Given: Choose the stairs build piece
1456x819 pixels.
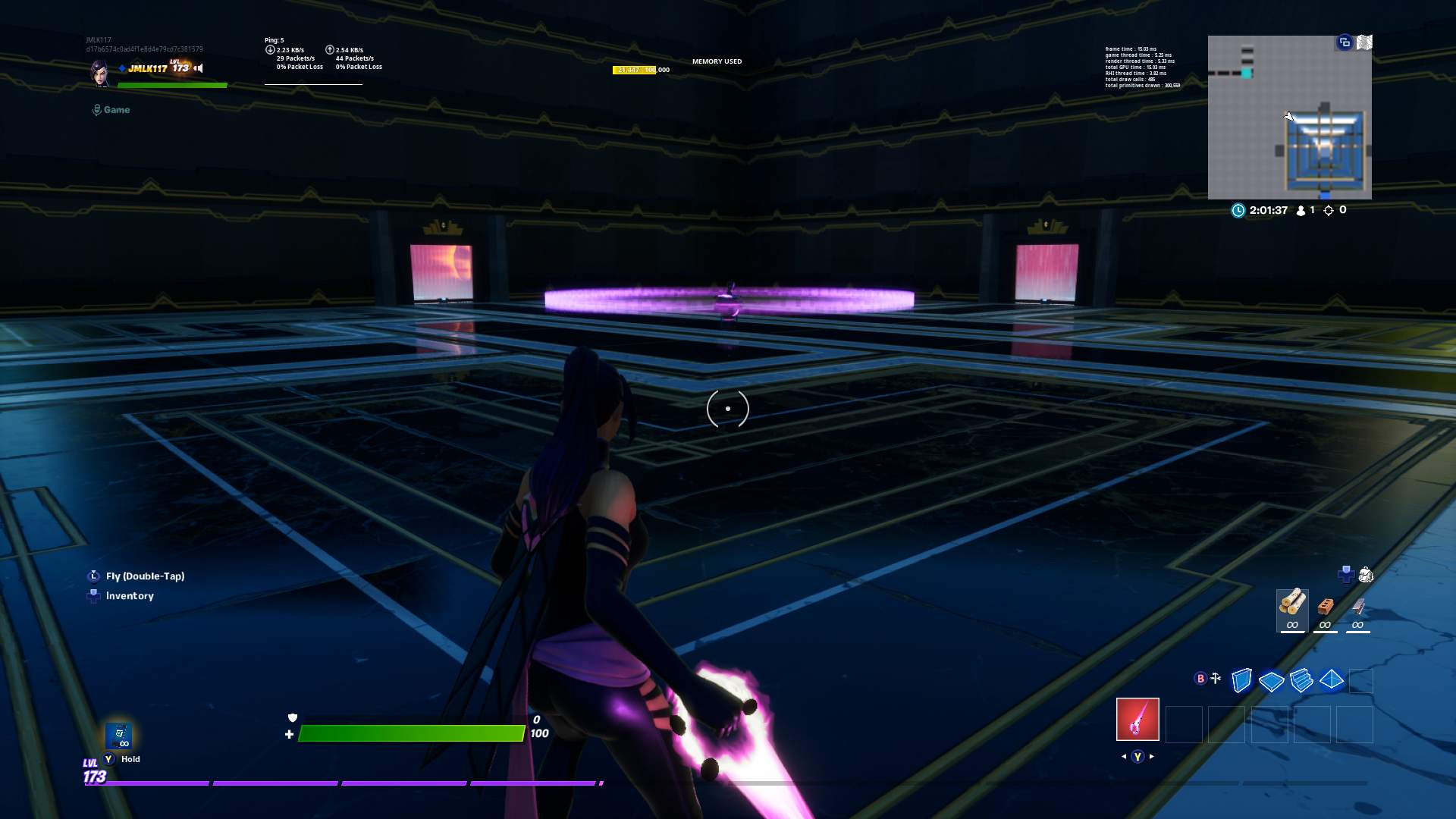Looking at the screenshot, I should point(1302,681).
